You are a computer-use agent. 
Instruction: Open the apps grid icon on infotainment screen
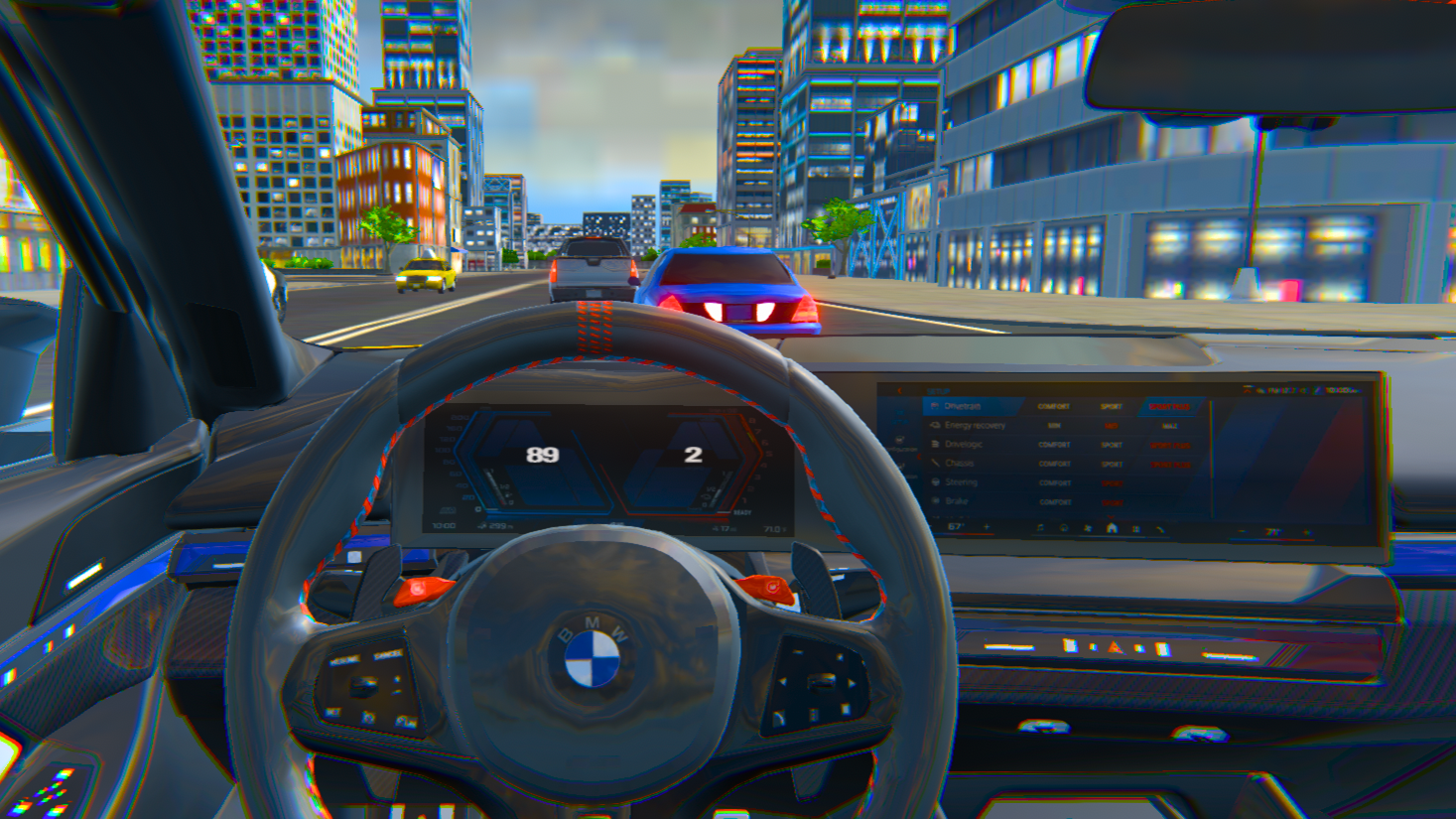point(1135,527)
